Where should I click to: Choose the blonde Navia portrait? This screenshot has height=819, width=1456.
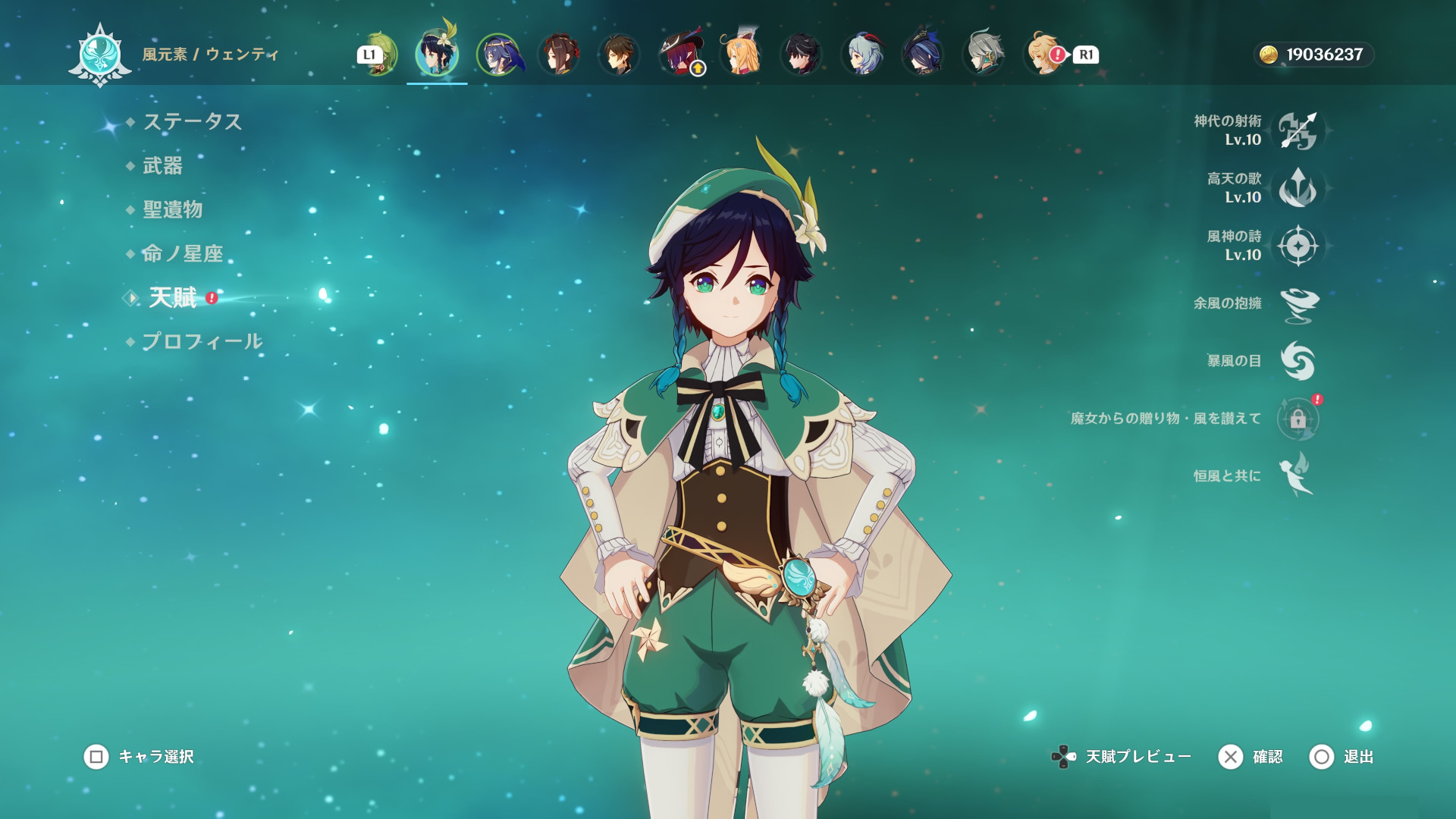[x=741, y=55]
